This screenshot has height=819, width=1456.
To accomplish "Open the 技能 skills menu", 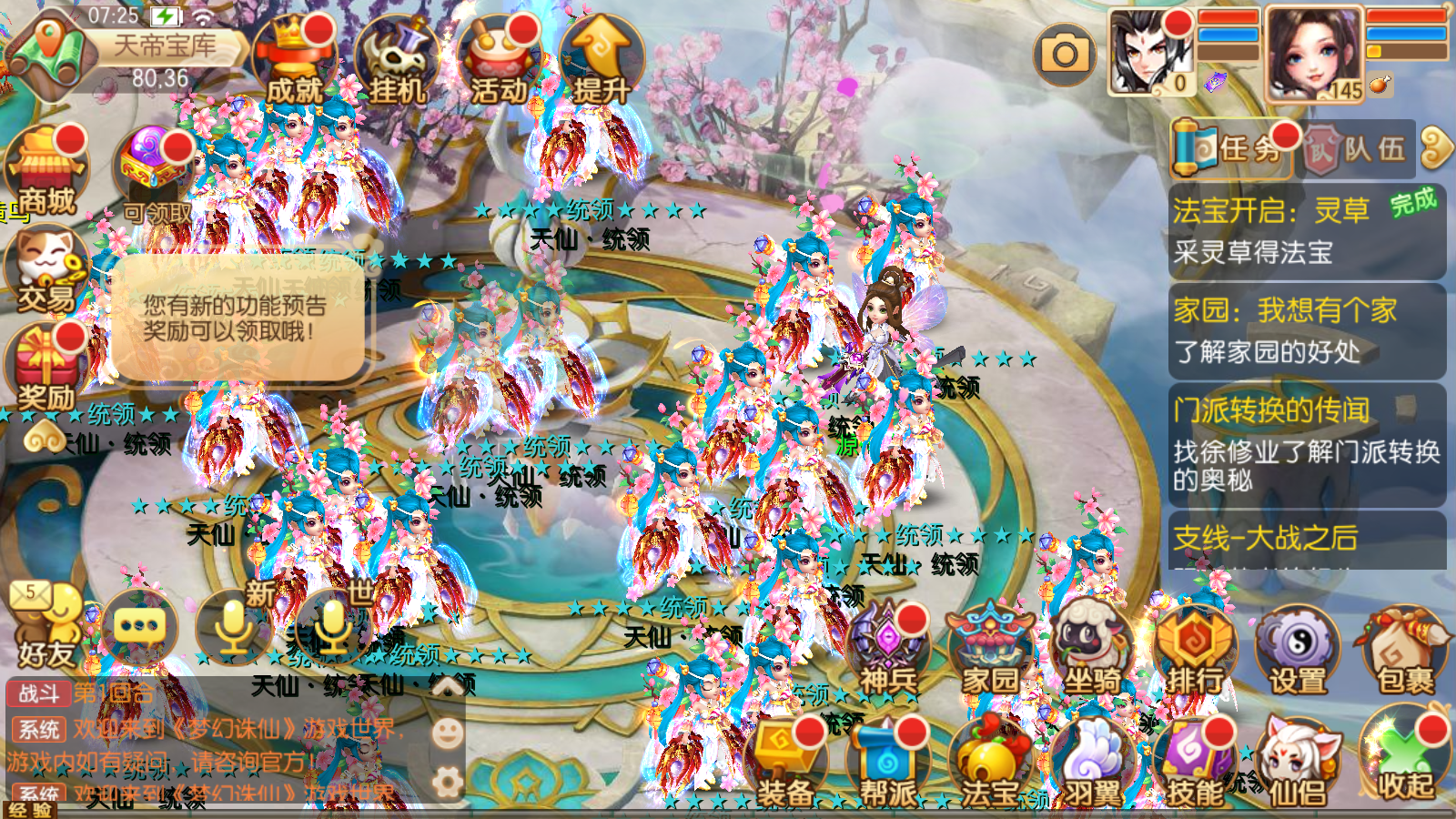I will [x=1195, y=764].
